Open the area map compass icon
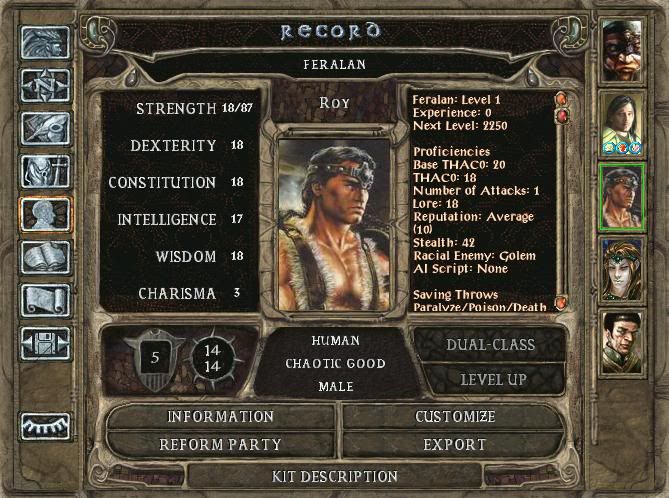Image resolution: width=669 pixels, height=498 pixels. 46,85
